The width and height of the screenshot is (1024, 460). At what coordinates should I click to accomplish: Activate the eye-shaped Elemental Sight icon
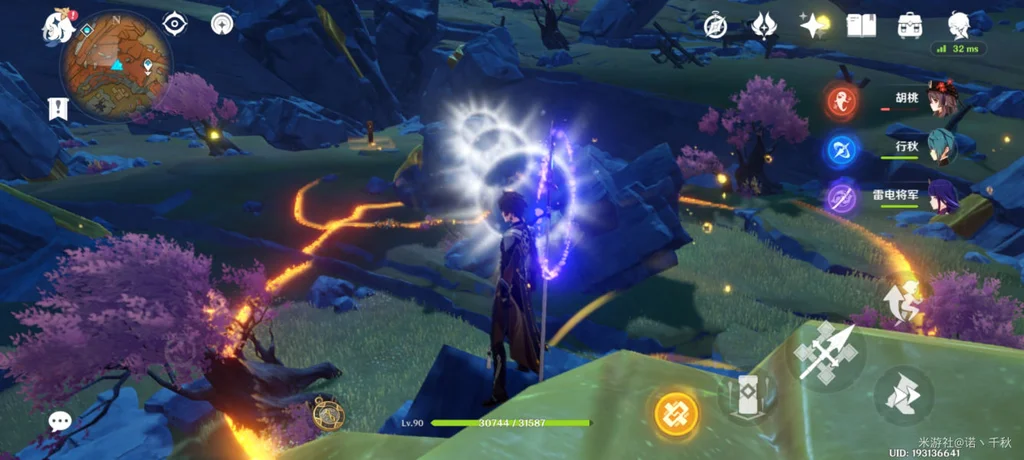tap(175, 23)
